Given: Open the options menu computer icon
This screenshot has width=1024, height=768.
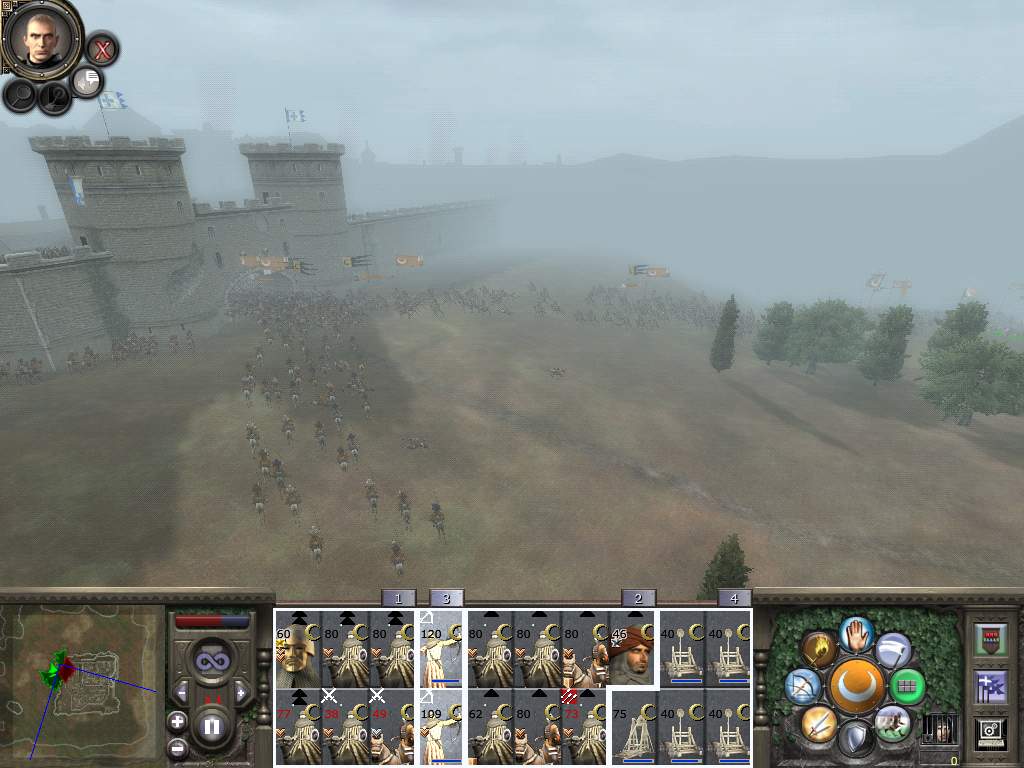Looking at the screenshot, I should click(x=989, y=732).
